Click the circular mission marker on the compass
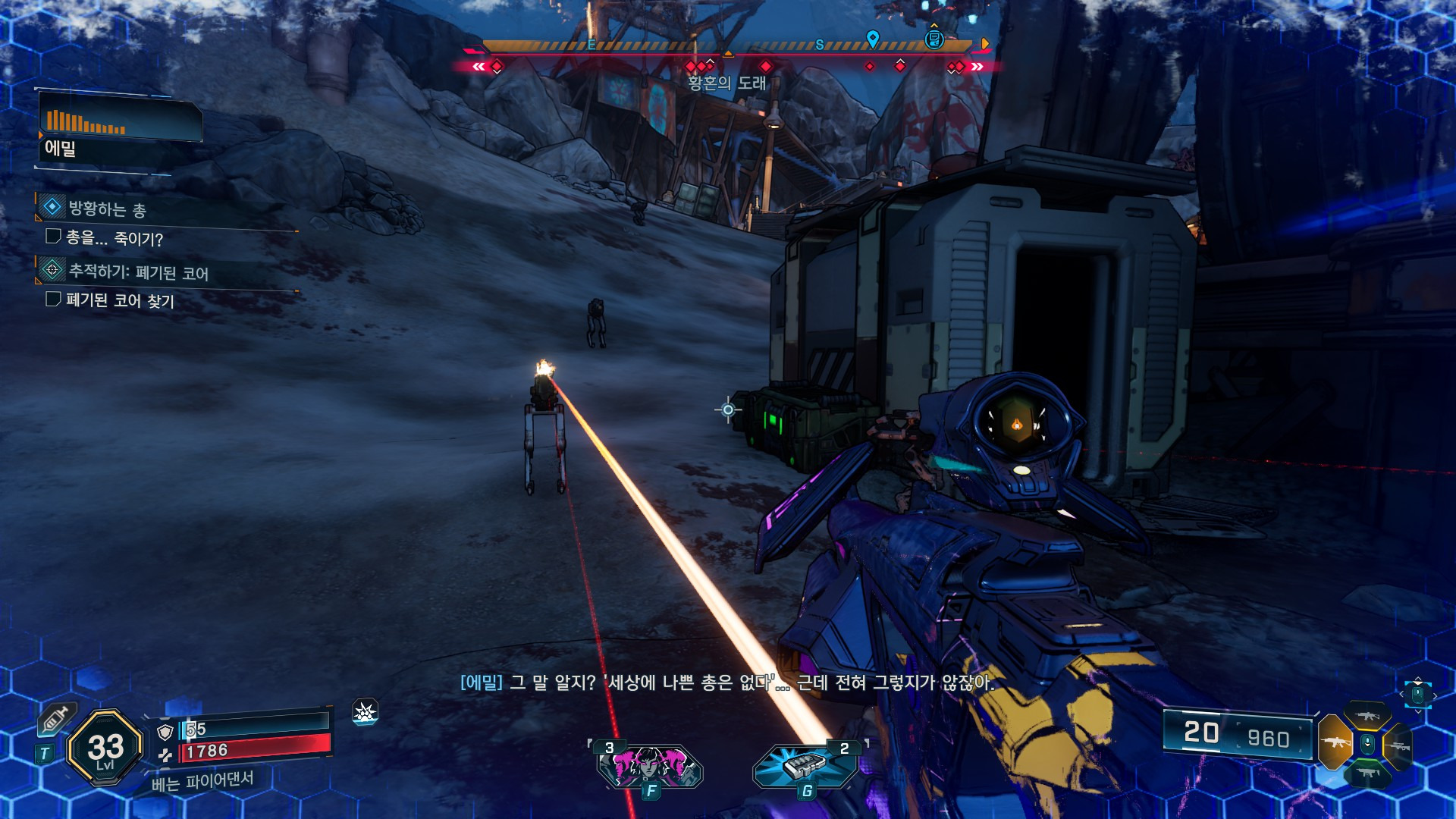 pos(934,39)
